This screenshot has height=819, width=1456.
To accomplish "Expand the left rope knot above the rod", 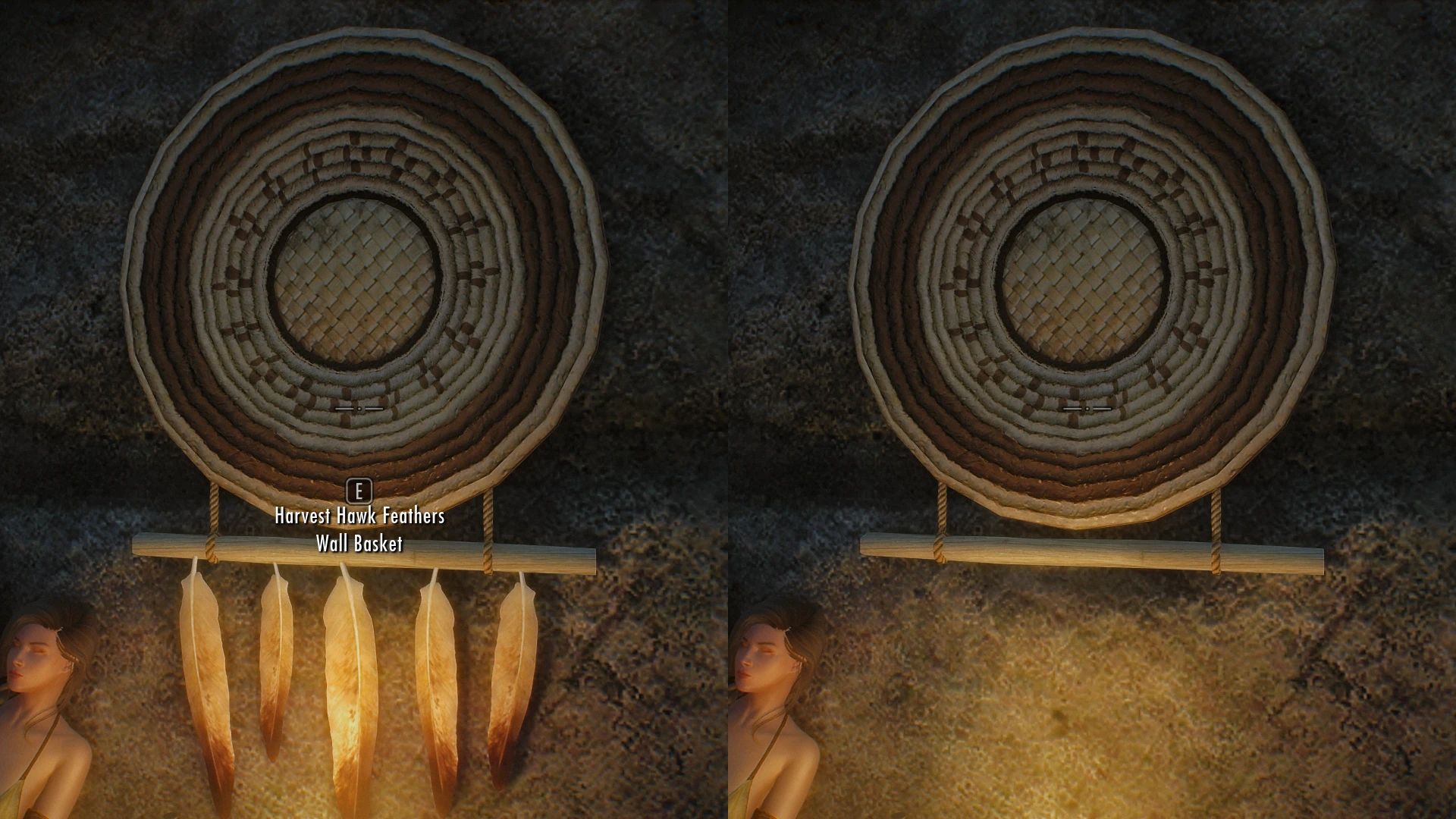I will coord(212,516).
